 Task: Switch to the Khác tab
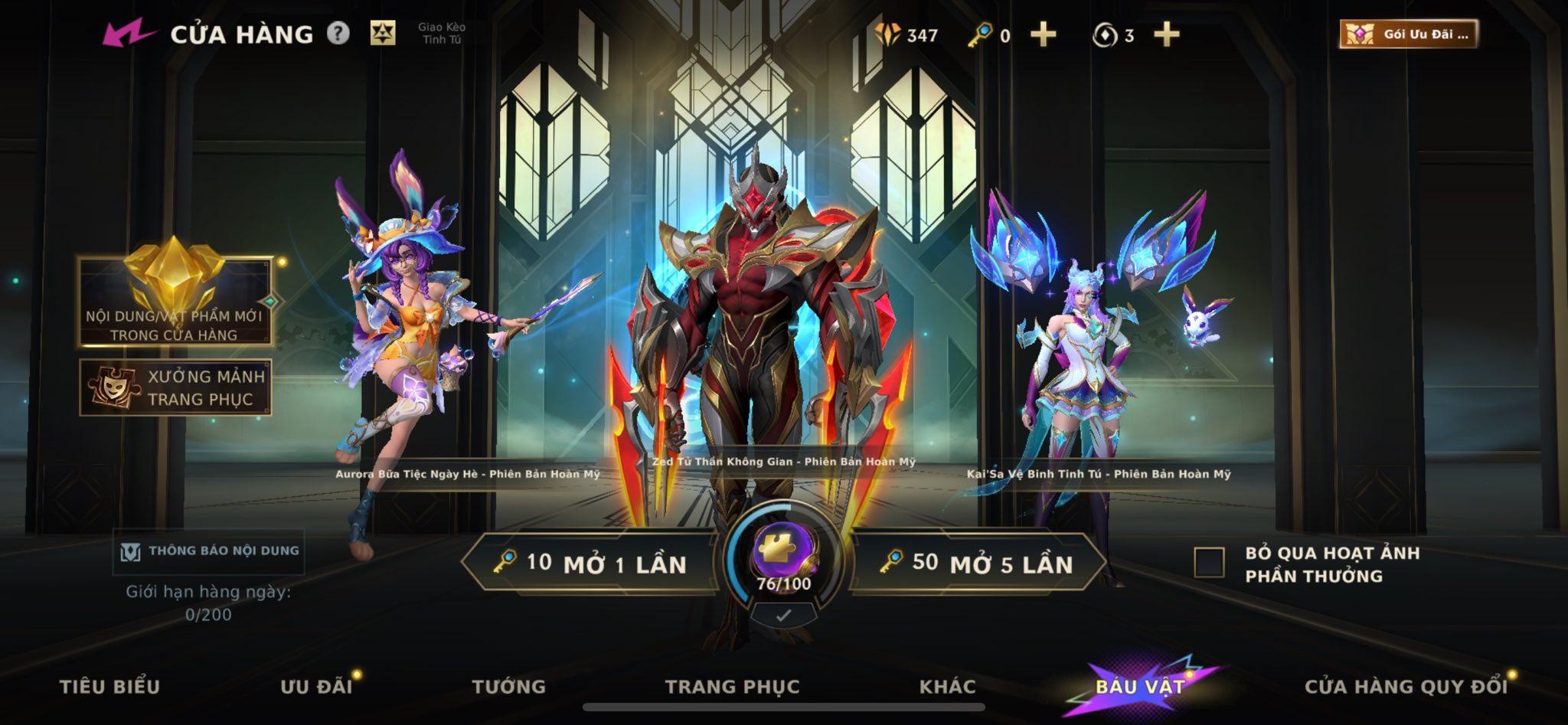click(947, 686)
